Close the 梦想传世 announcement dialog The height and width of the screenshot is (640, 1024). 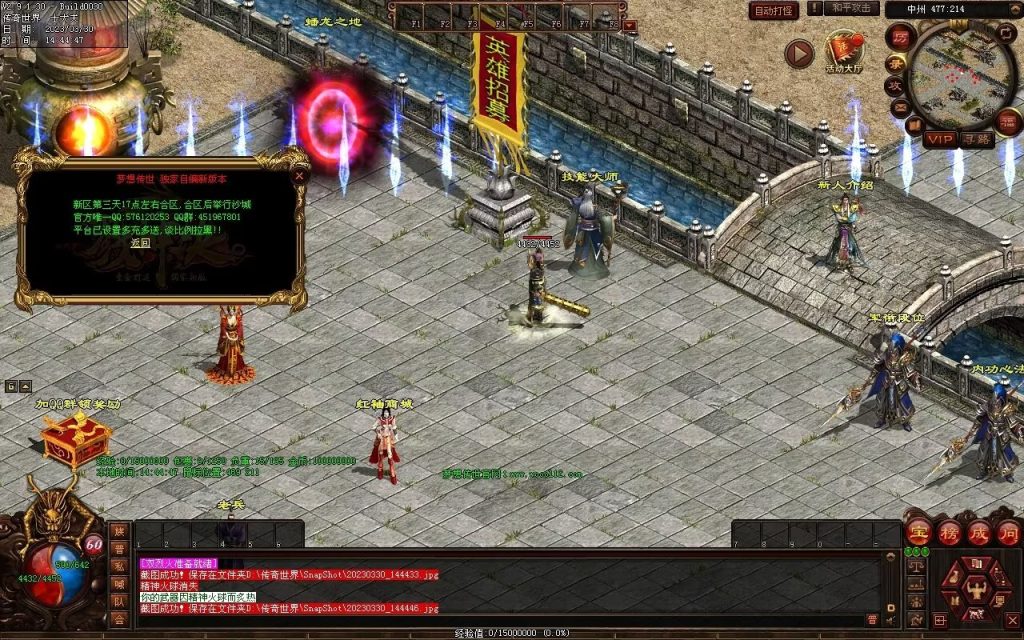(298, 175)
